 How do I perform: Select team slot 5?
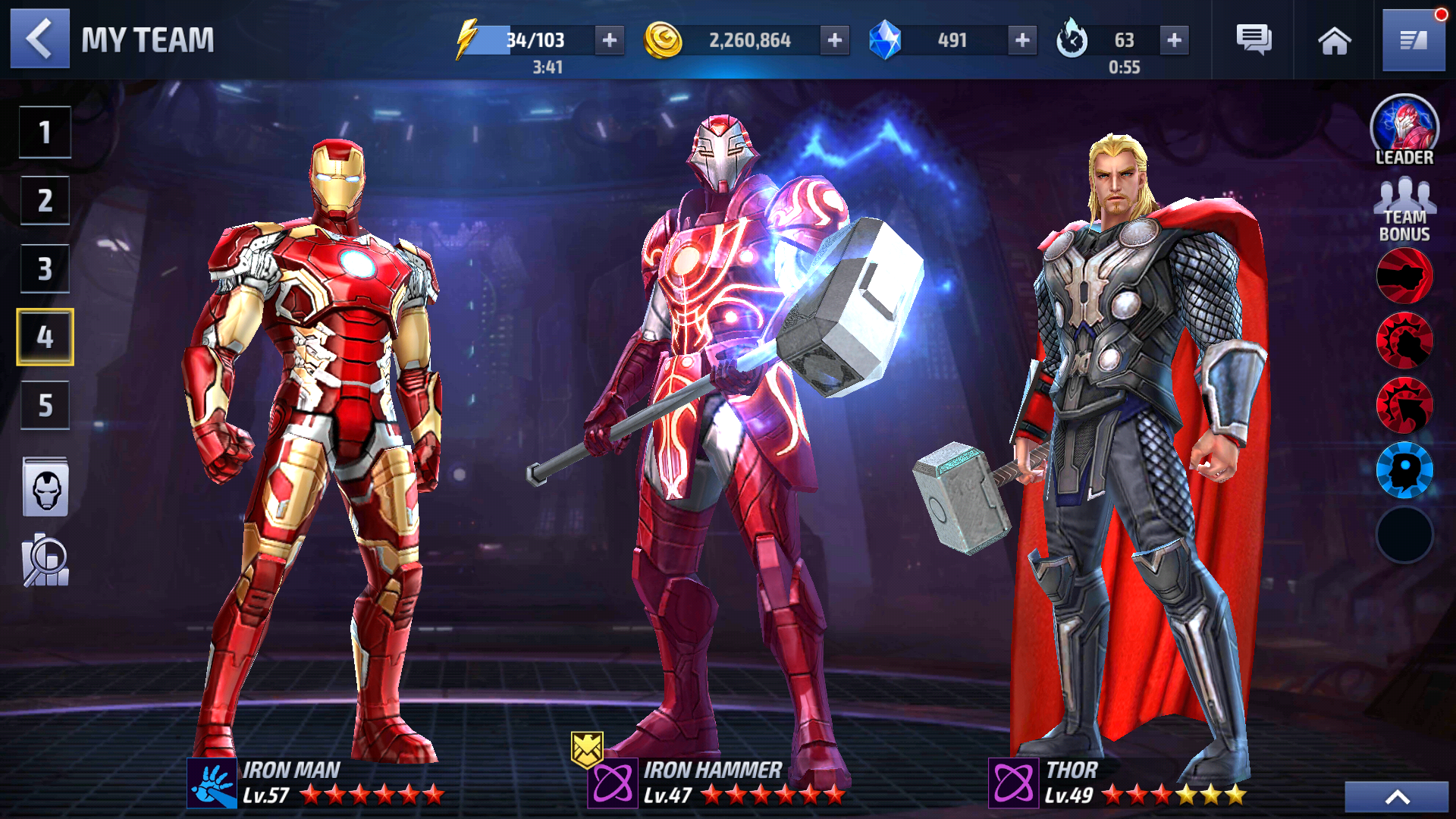pyautogui.click(x=45, y=405)
